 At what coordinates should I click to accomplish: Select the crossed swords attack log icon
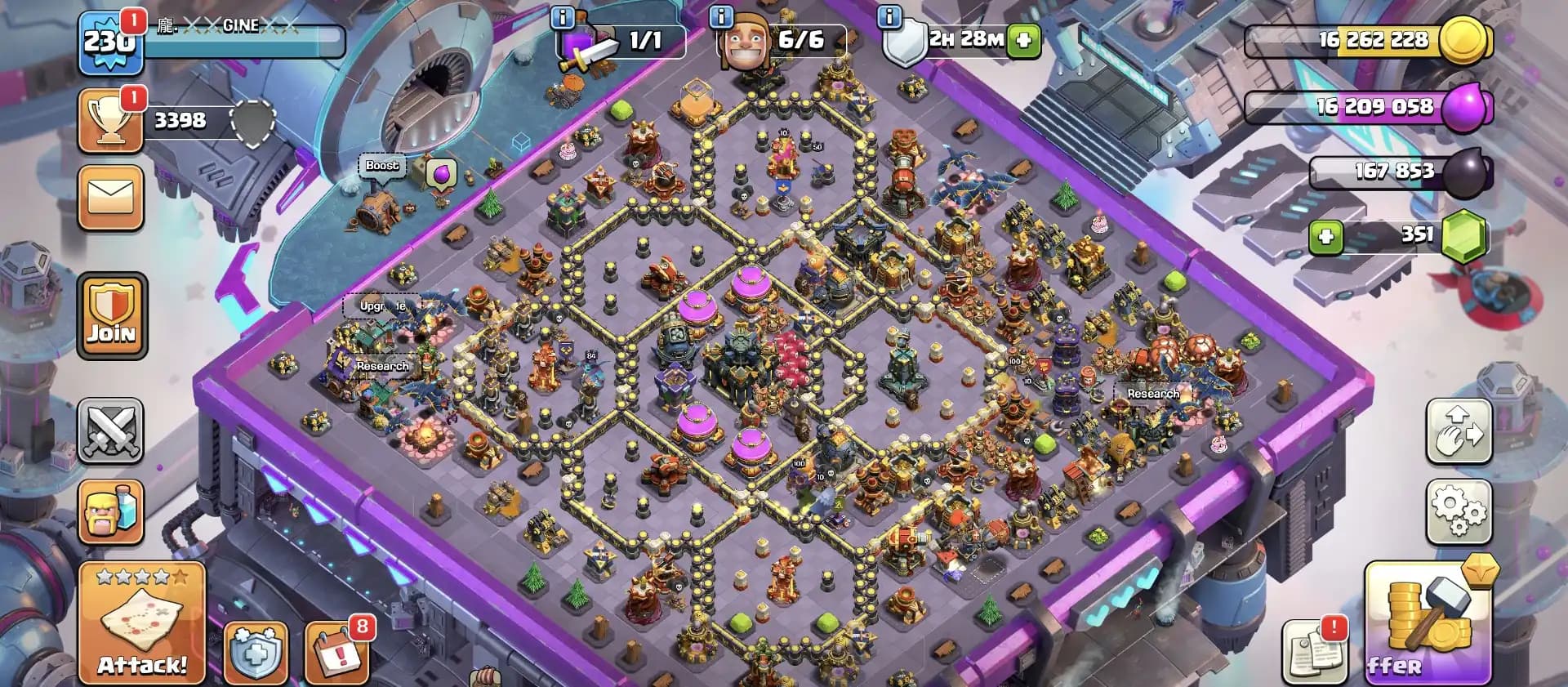pyautogui.click(x=111, y=431)
